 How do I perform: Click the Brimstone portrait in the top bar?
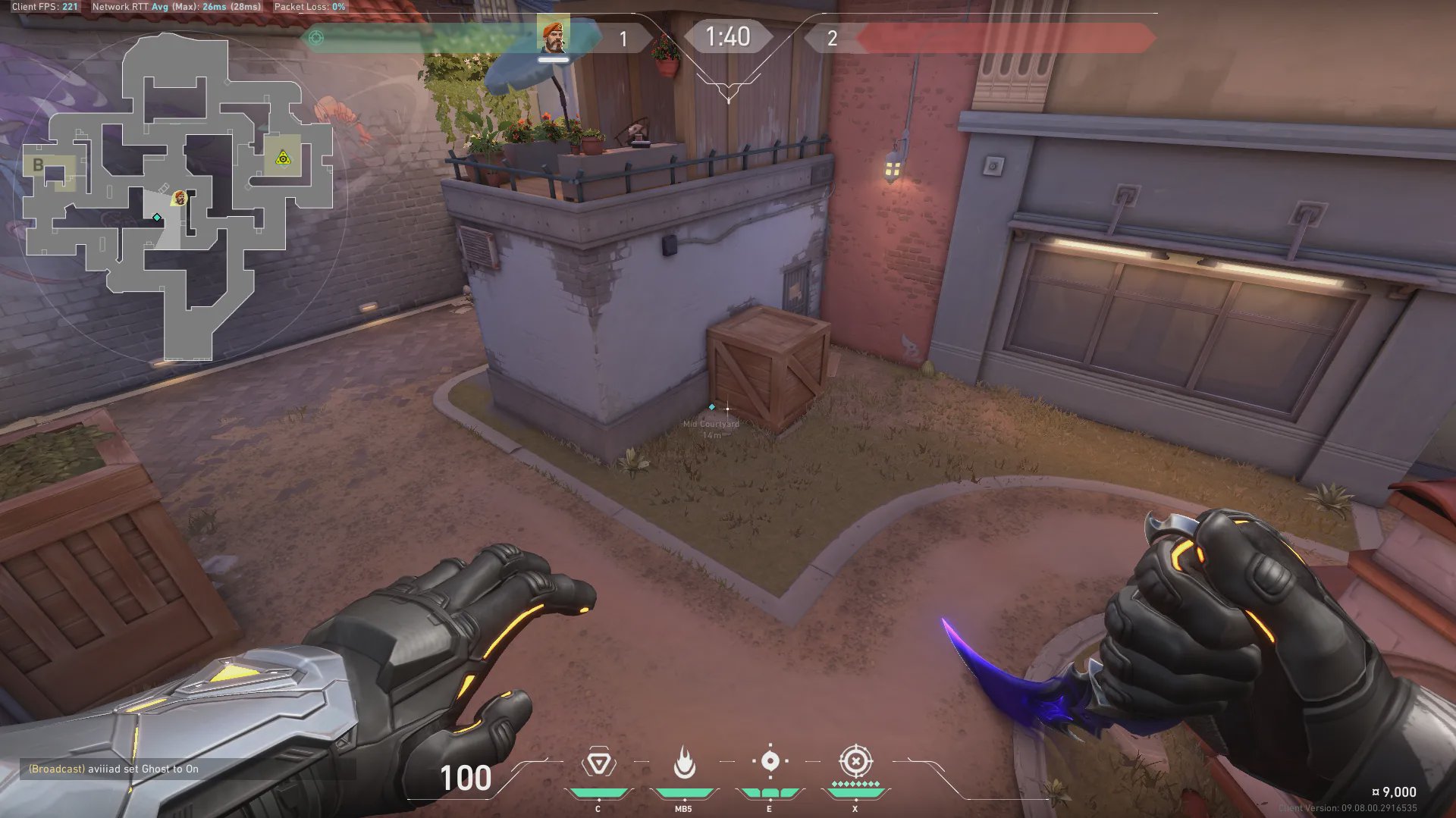(553, 36)
